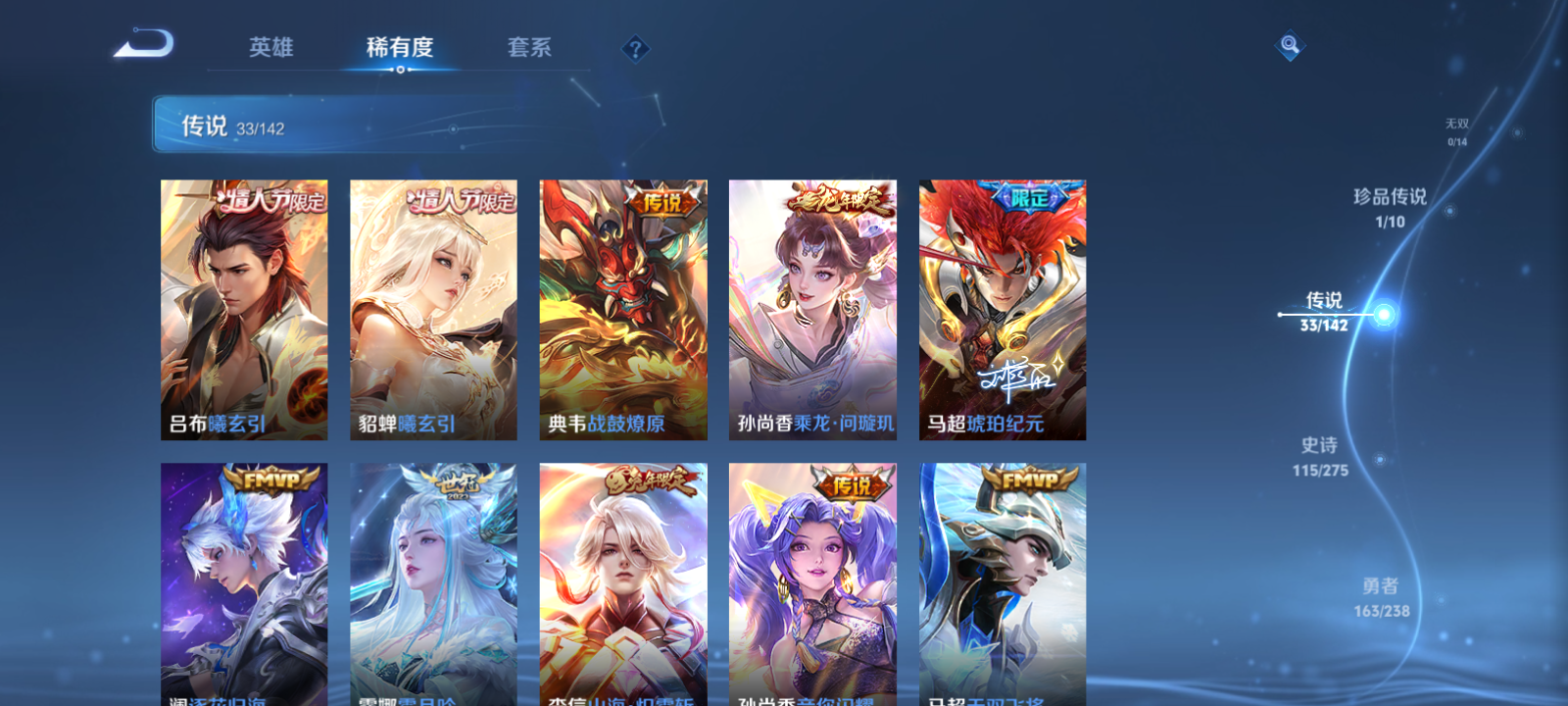
Task: Open the 貂蝉曦玄引 skin thumbnail
Action: [435, 308]
